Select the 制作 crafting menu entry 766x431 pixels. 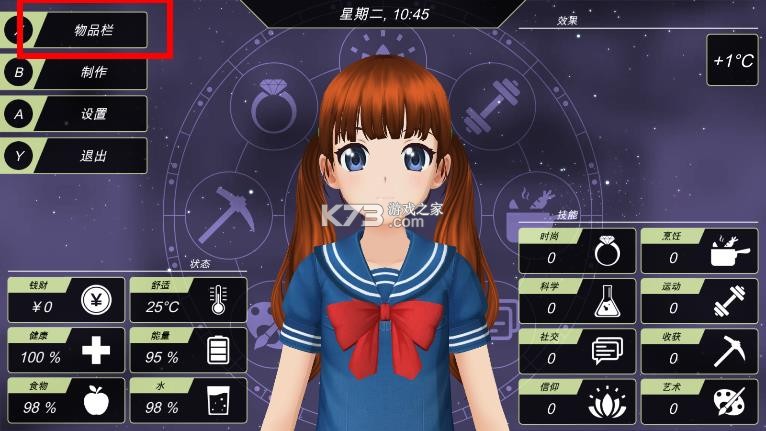tap(92, 72)
